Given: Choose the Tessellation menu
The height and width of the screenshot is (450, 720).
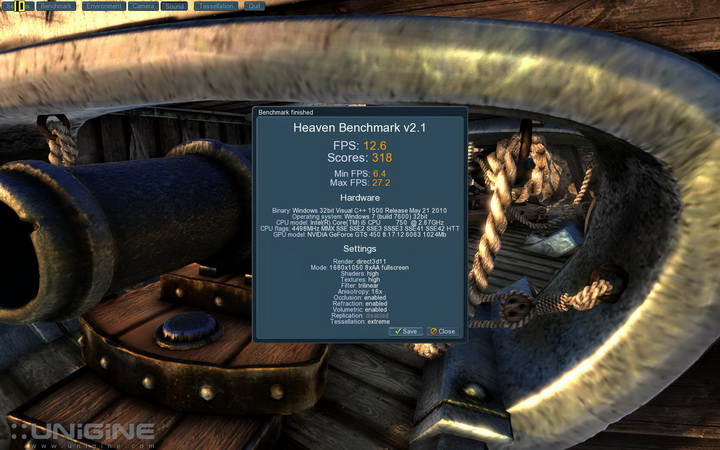Looking at the screenshot, I should 215,6.
